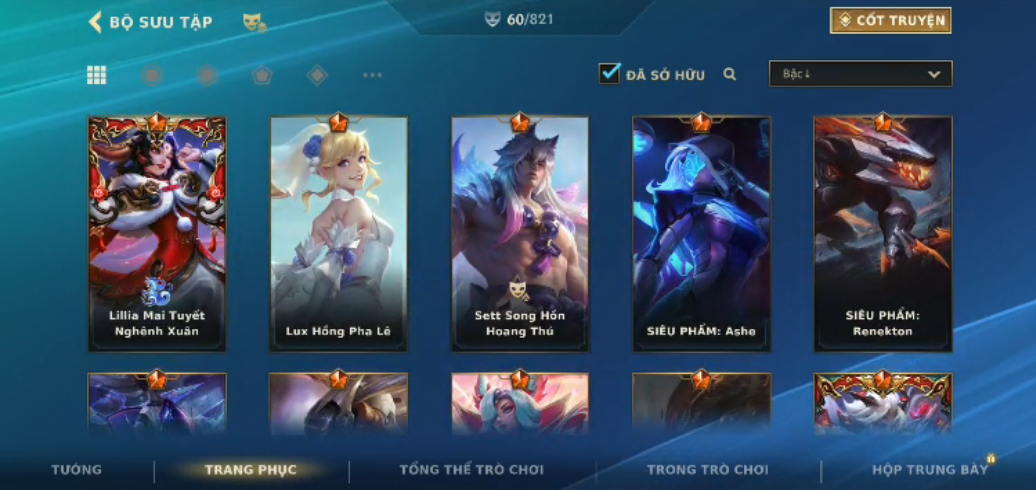The width and height of the screenshot is (1036, 490).
Task: Toggle the Đã Sở Hữu checkbox
Action: pos(609,74)
